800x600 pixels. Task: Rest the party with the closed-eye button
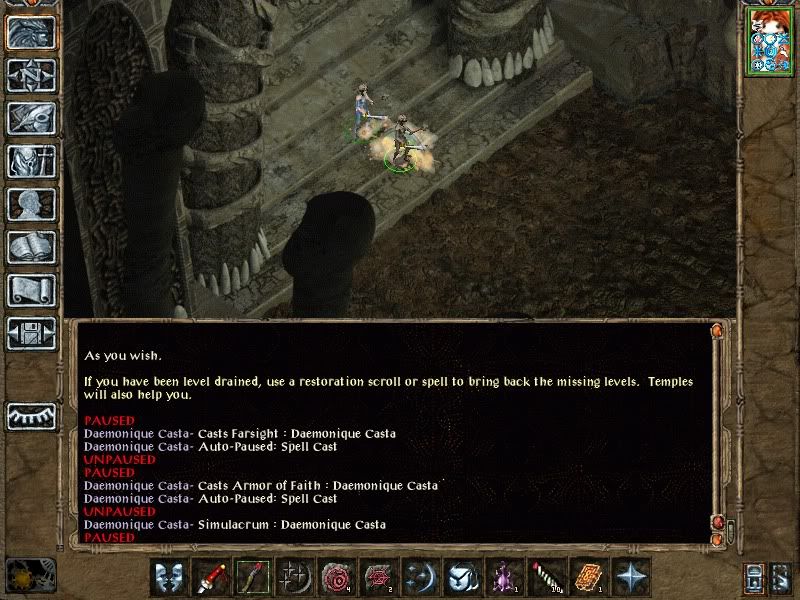click(x=31, y=415)
